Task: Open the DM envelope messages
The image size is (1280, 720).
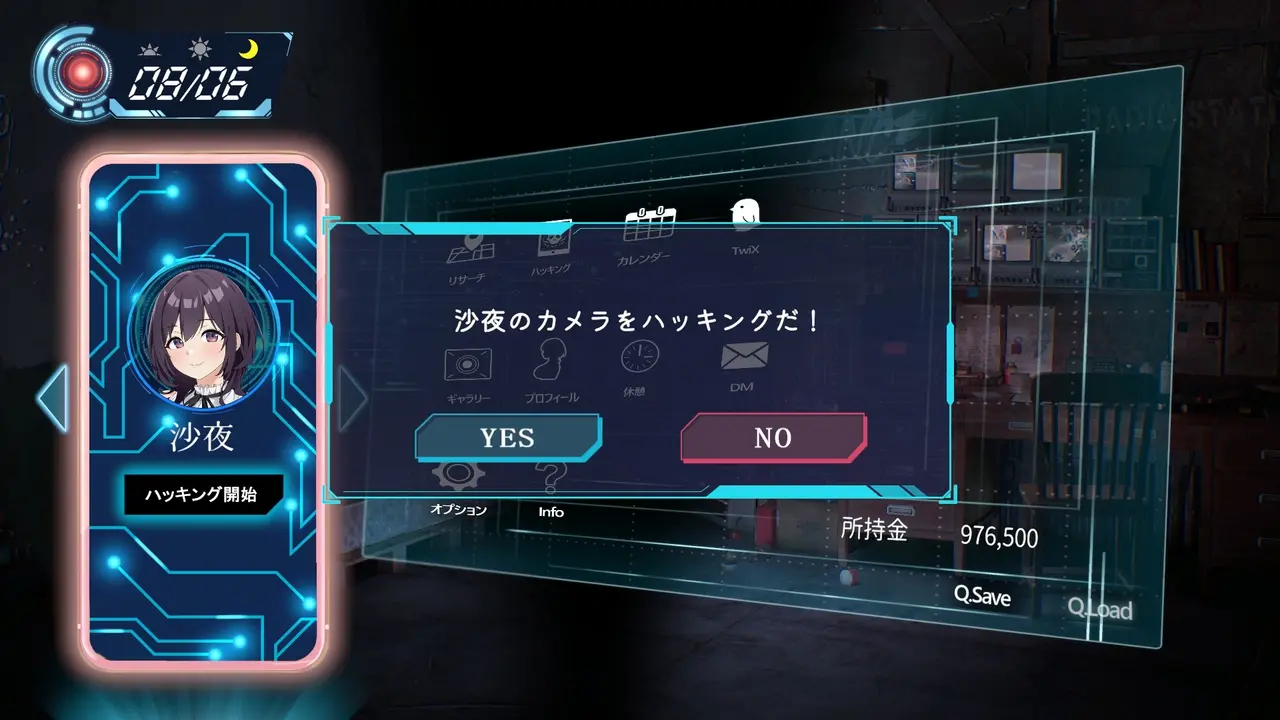Action: tap(744, 362)
